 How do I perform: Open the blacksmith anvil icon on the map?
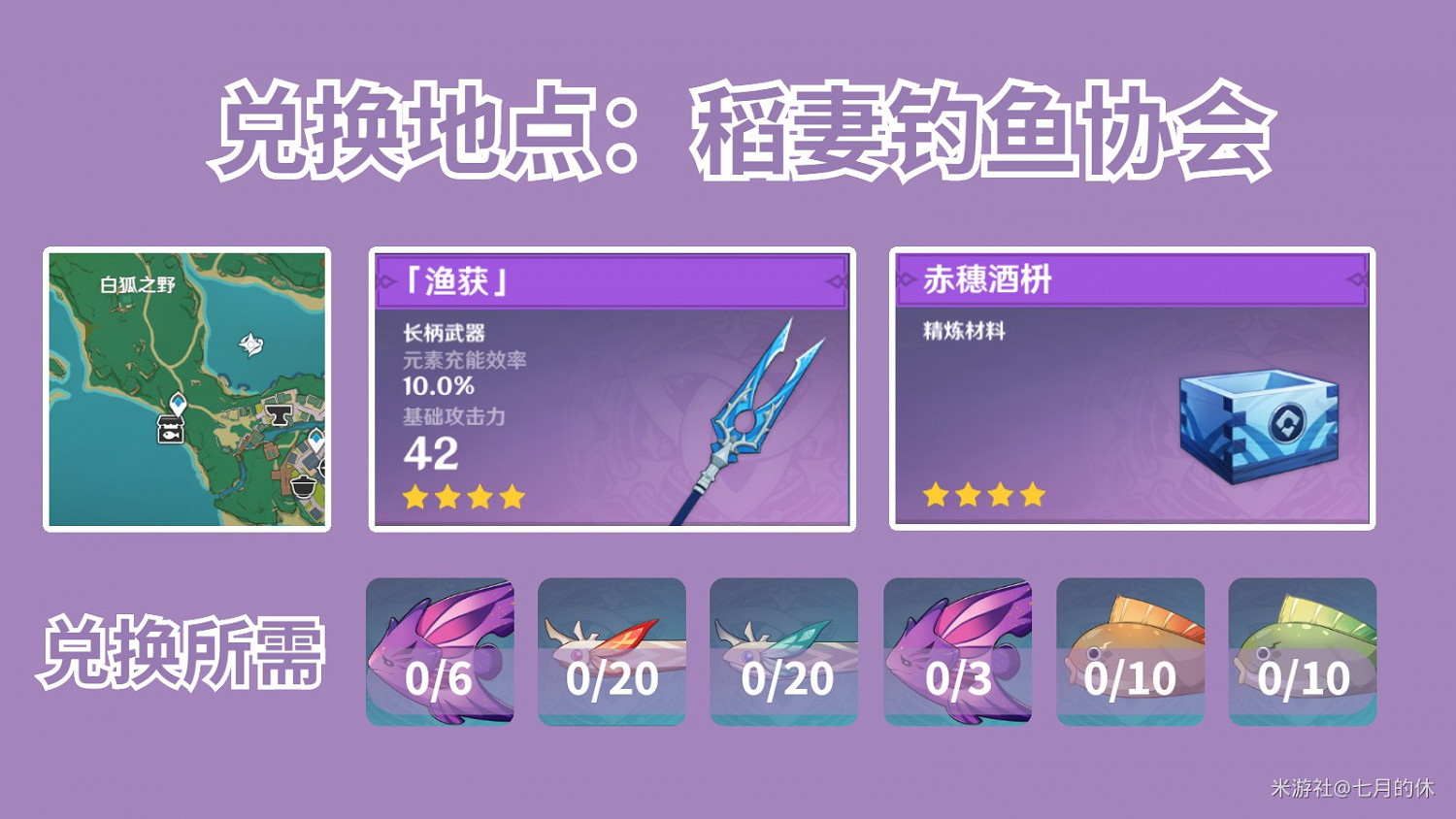(x=278, y=412)
